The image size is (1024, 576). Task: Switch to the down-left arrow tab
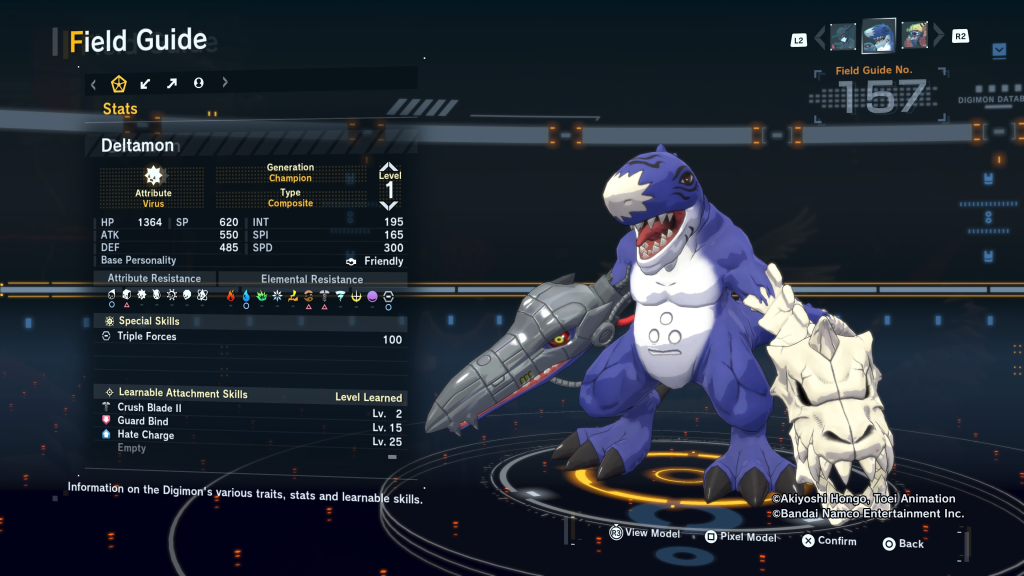(146, 83)
